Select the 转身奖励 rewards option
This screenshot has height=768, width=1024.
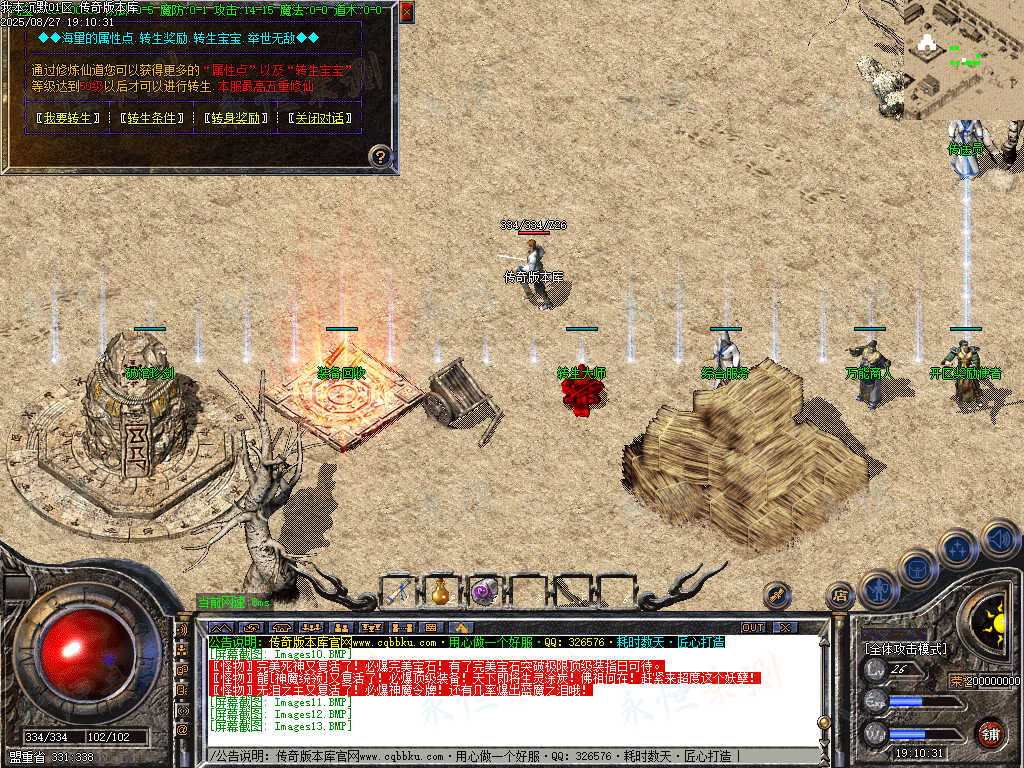[x=236, y=118]
